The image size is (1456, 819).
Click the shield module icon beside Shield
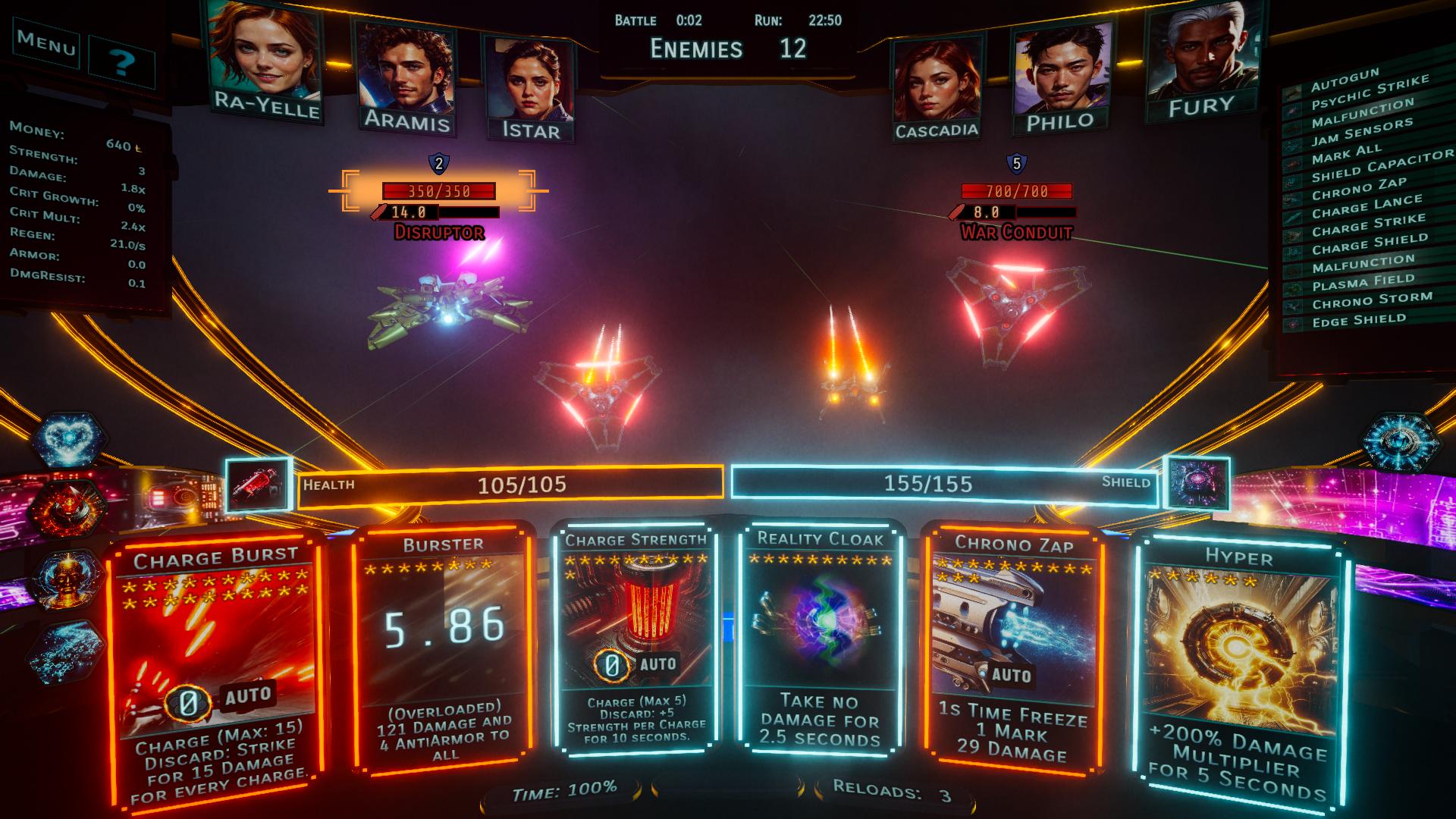click(1196, 483)
